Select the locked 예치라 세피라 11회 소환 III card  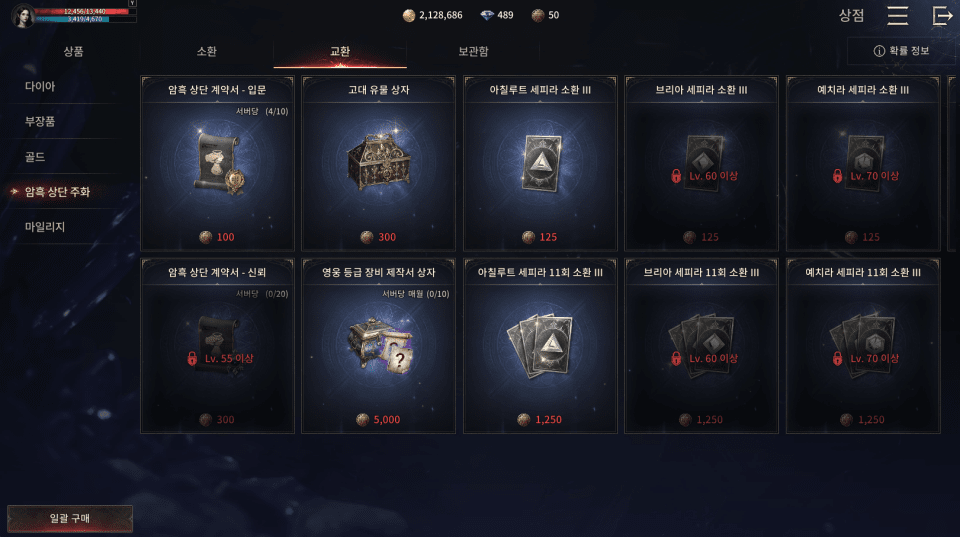pos(863,347)
